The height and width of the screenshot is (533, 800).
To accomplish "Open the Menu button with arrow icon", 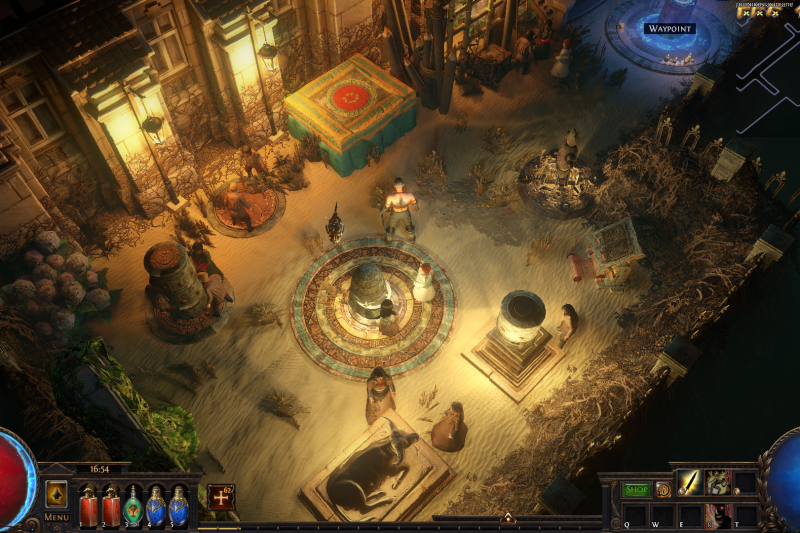I will [56, 494].
